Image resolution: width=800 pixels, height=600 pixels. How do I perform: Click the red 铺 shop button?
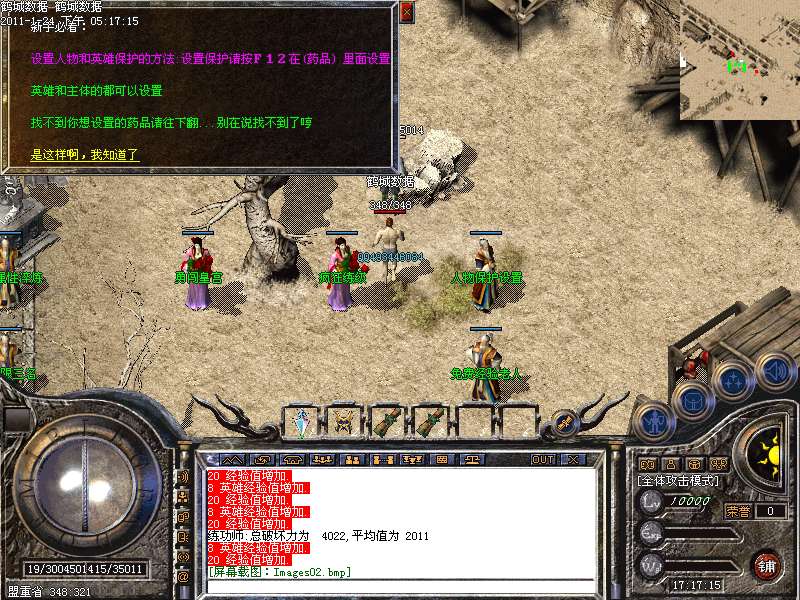pos(767,564)
